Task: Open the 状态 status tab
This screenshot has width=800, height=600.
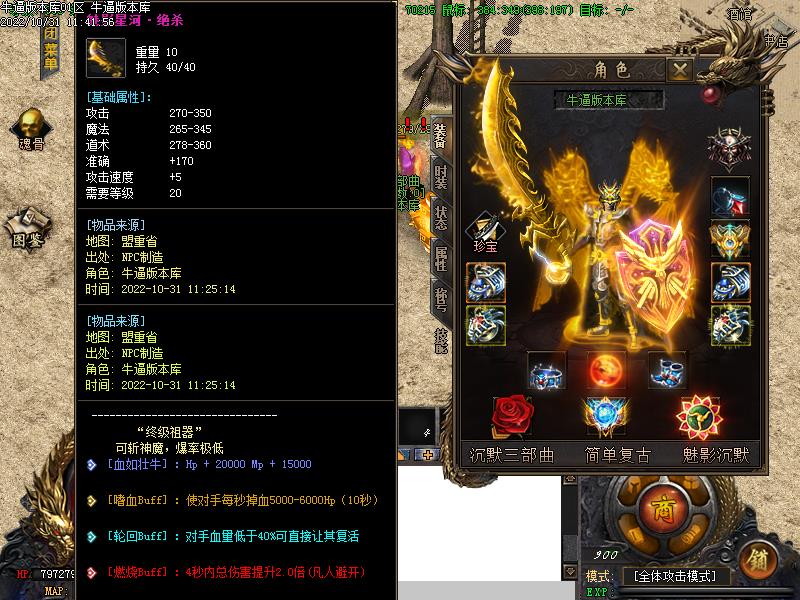Action: pos(441,219)
